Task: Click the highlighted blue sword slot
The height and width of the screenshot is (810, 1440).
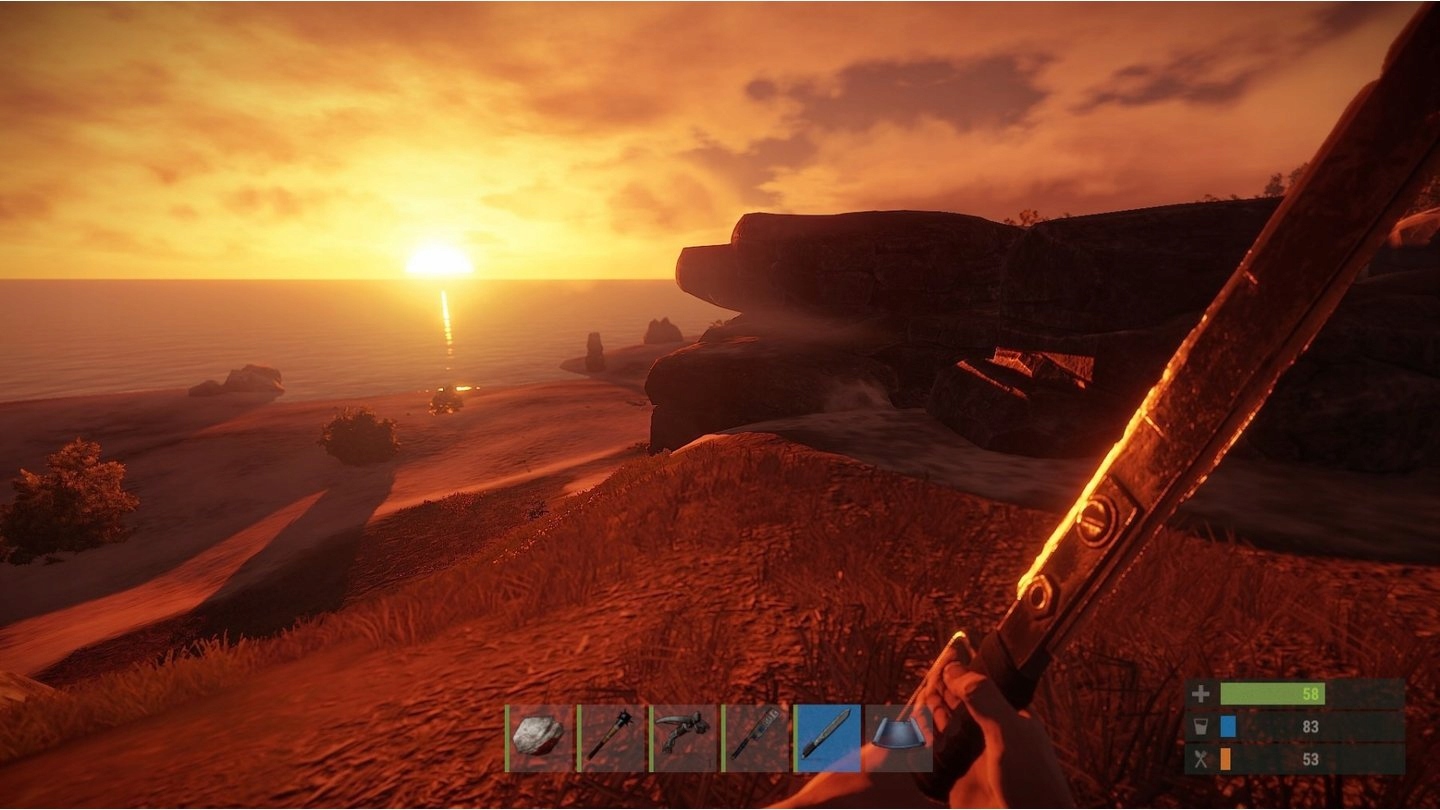Action: pyautogui.click(x=827, y=738)
